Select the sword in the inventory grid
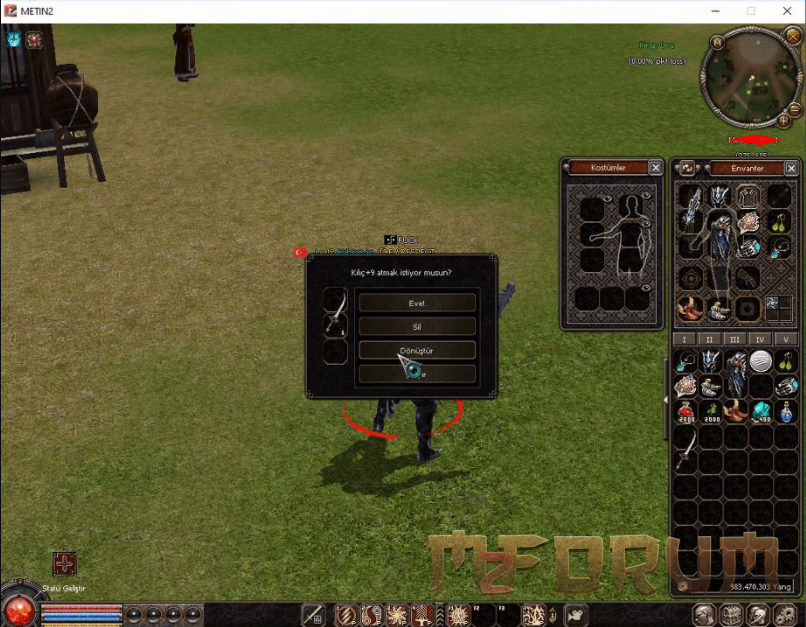Image resolution: width=806 pixels, height=627 pixels. coord(686,450)
